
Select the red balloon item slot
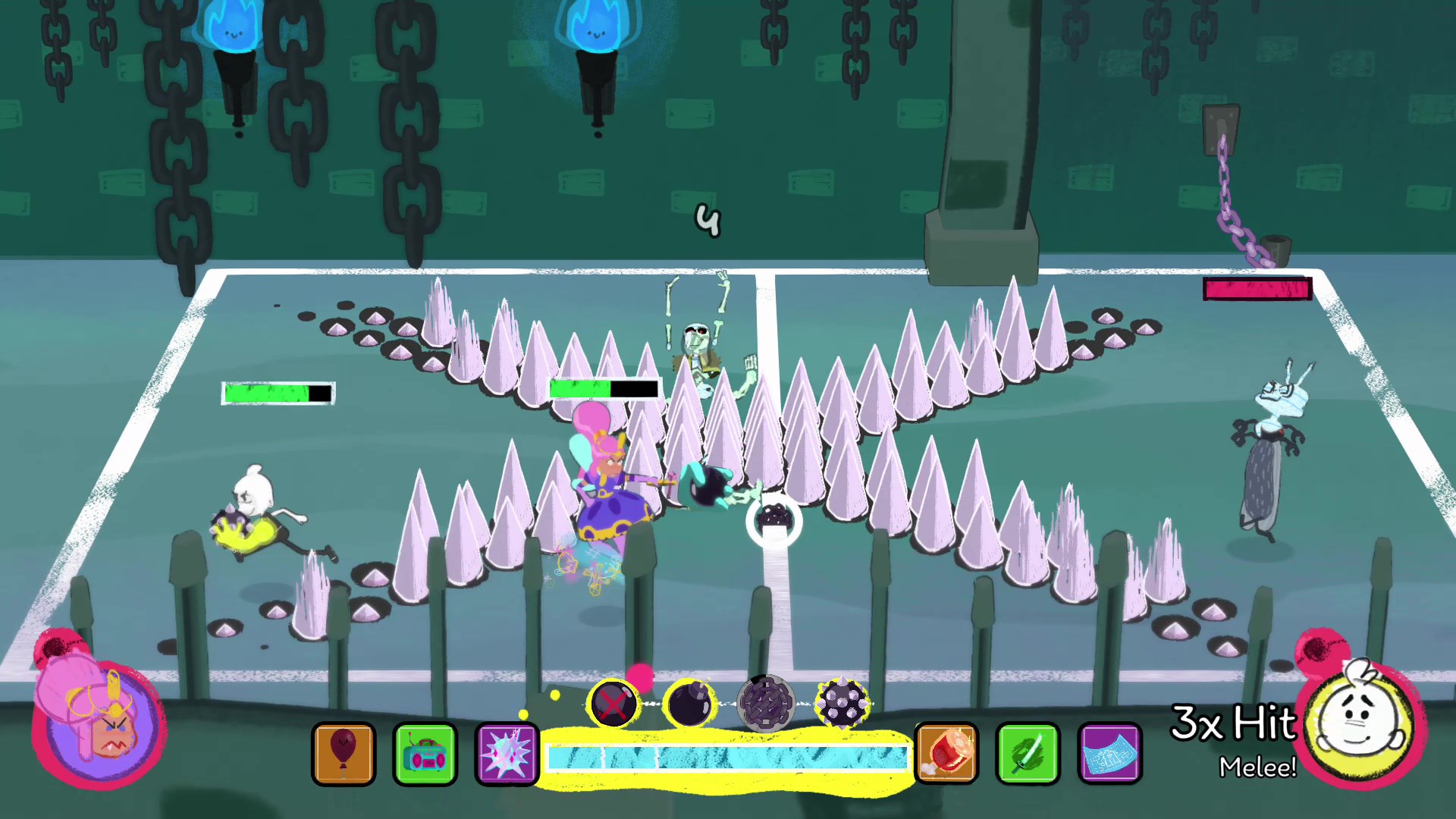click(x=344, y=754)
